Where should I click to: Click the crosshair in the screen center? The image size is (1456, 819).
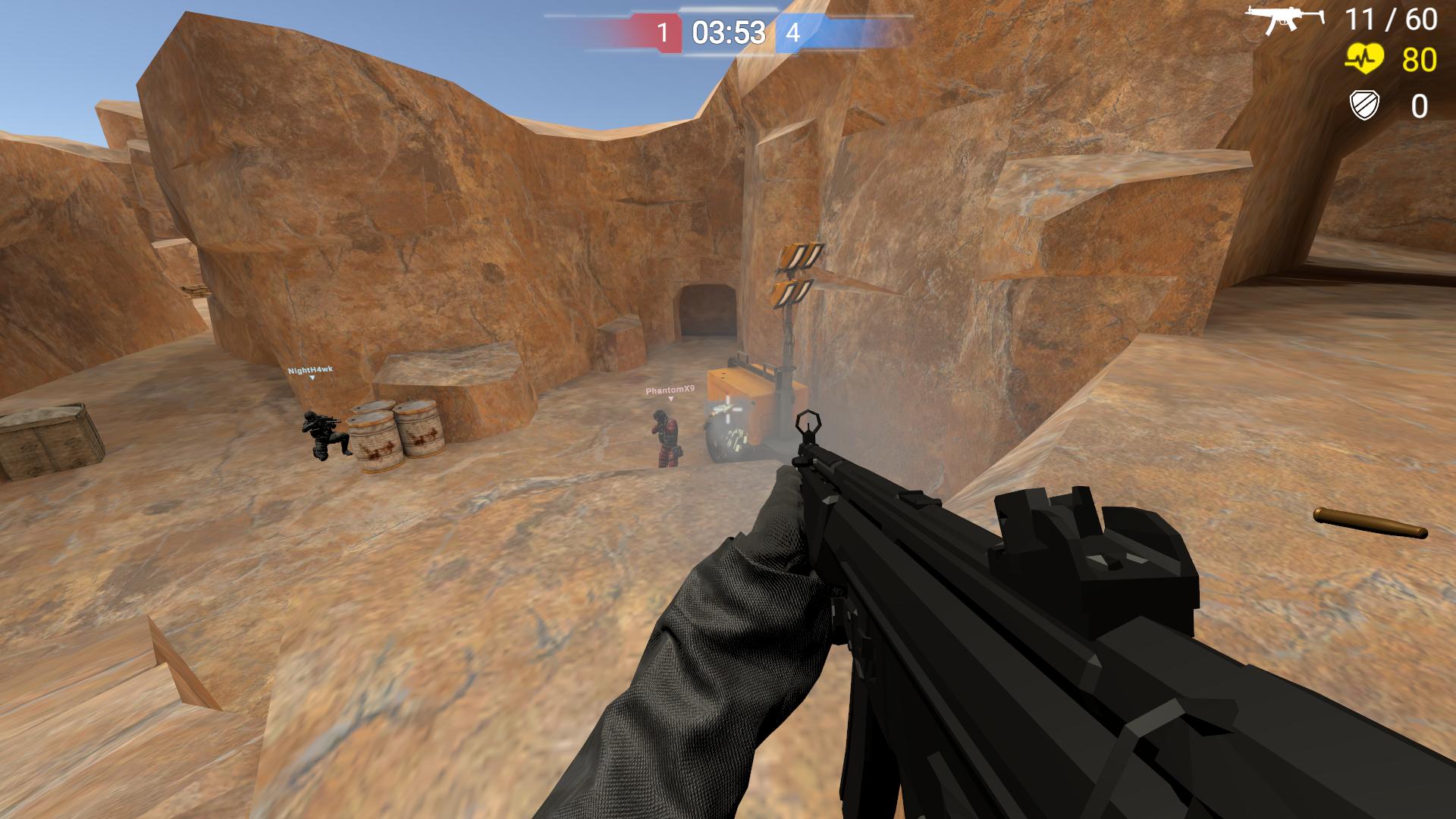pos(726,409)
